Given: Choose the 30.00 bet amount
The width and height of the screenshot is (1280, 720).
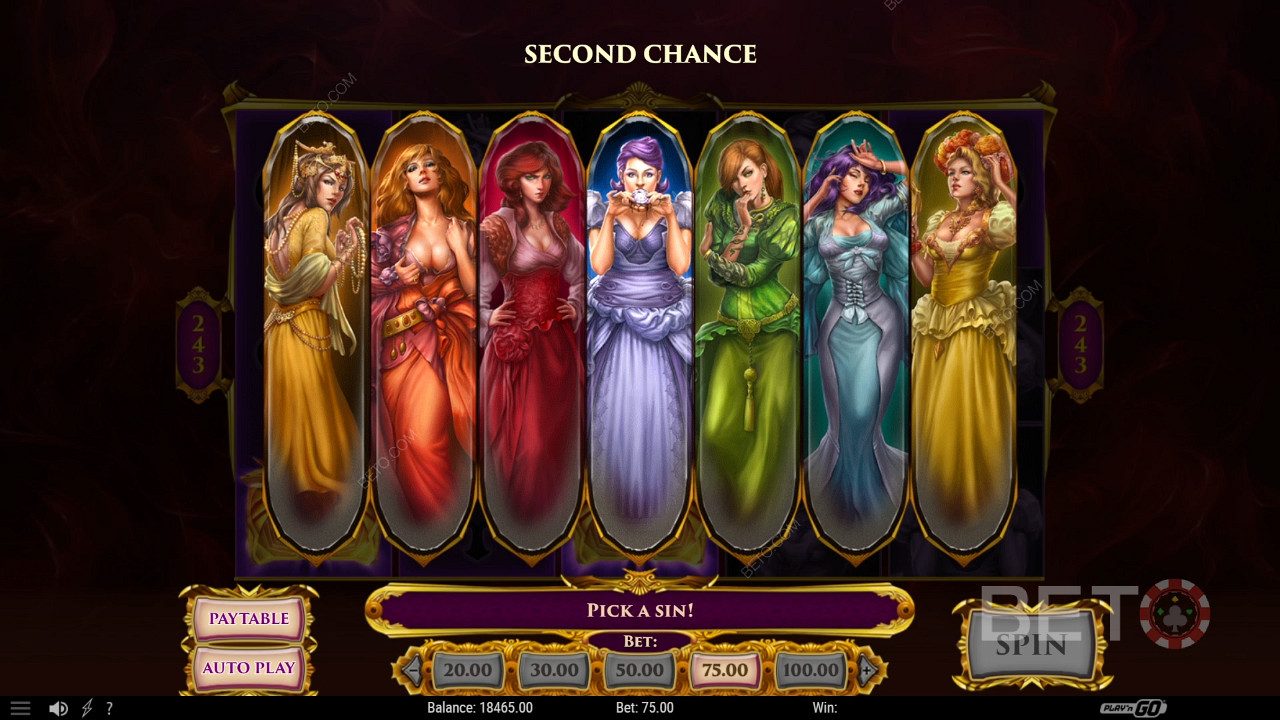Looking at the screenshot, I should [553, 670].
